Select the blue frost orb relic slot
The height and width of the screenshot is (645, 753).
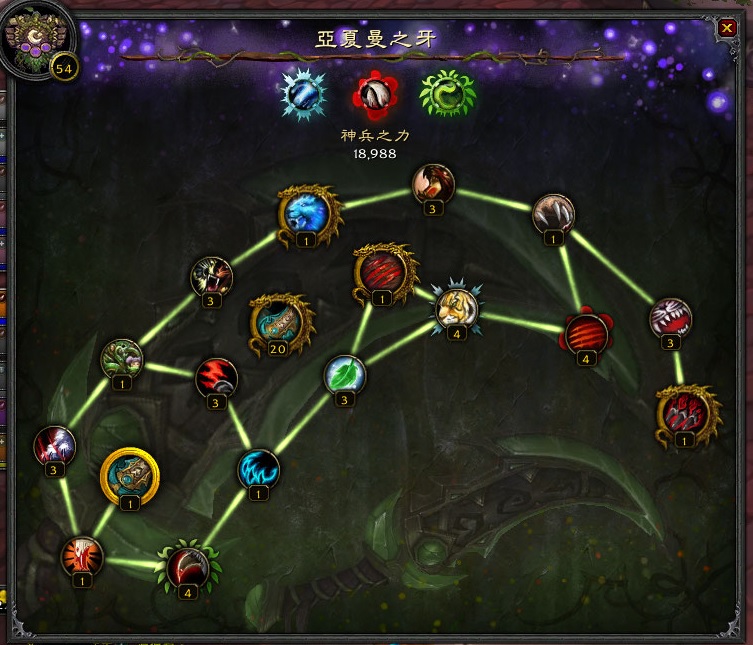pos(300,94)
